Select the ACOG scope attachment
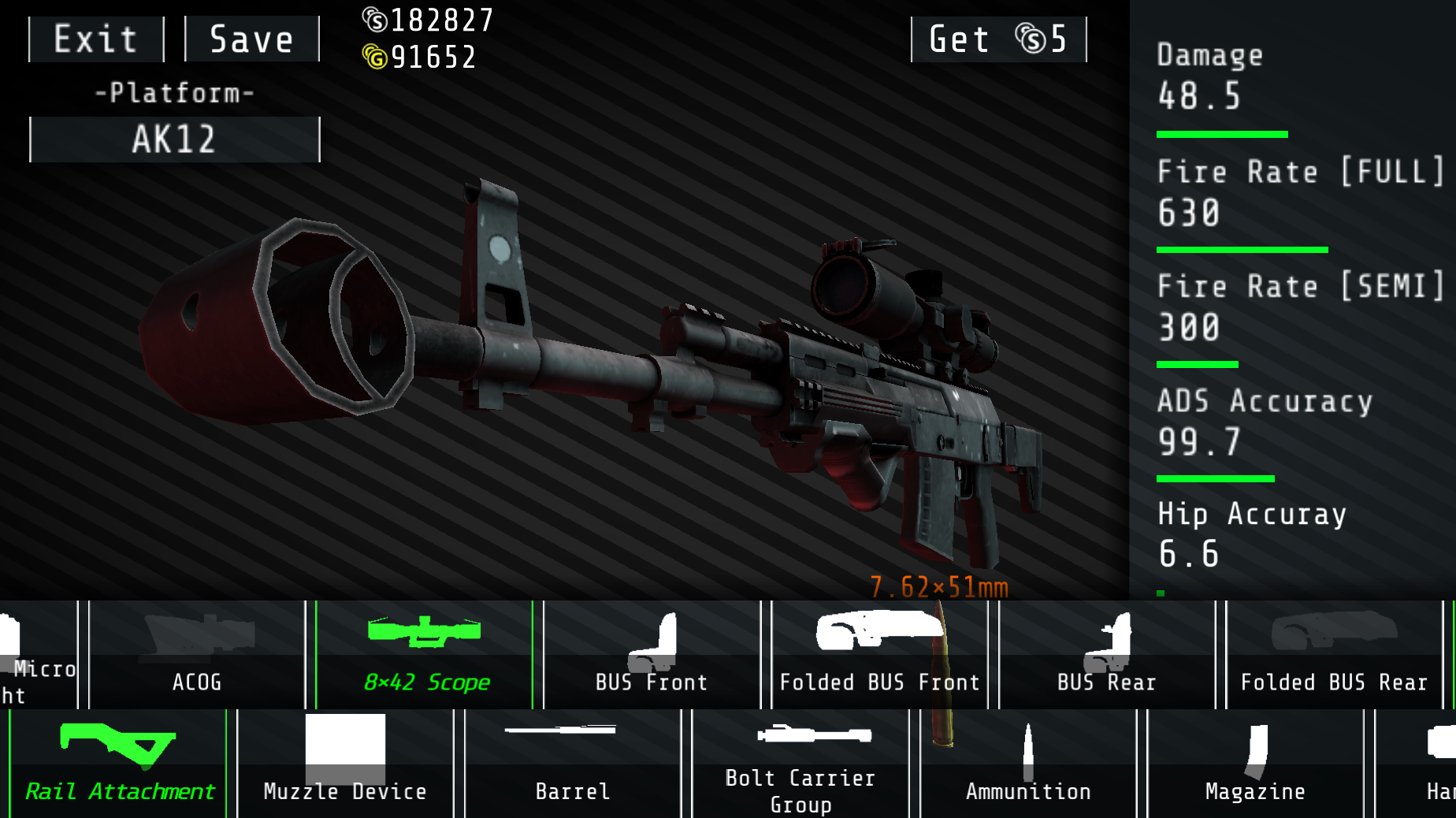 pos(196,654)
